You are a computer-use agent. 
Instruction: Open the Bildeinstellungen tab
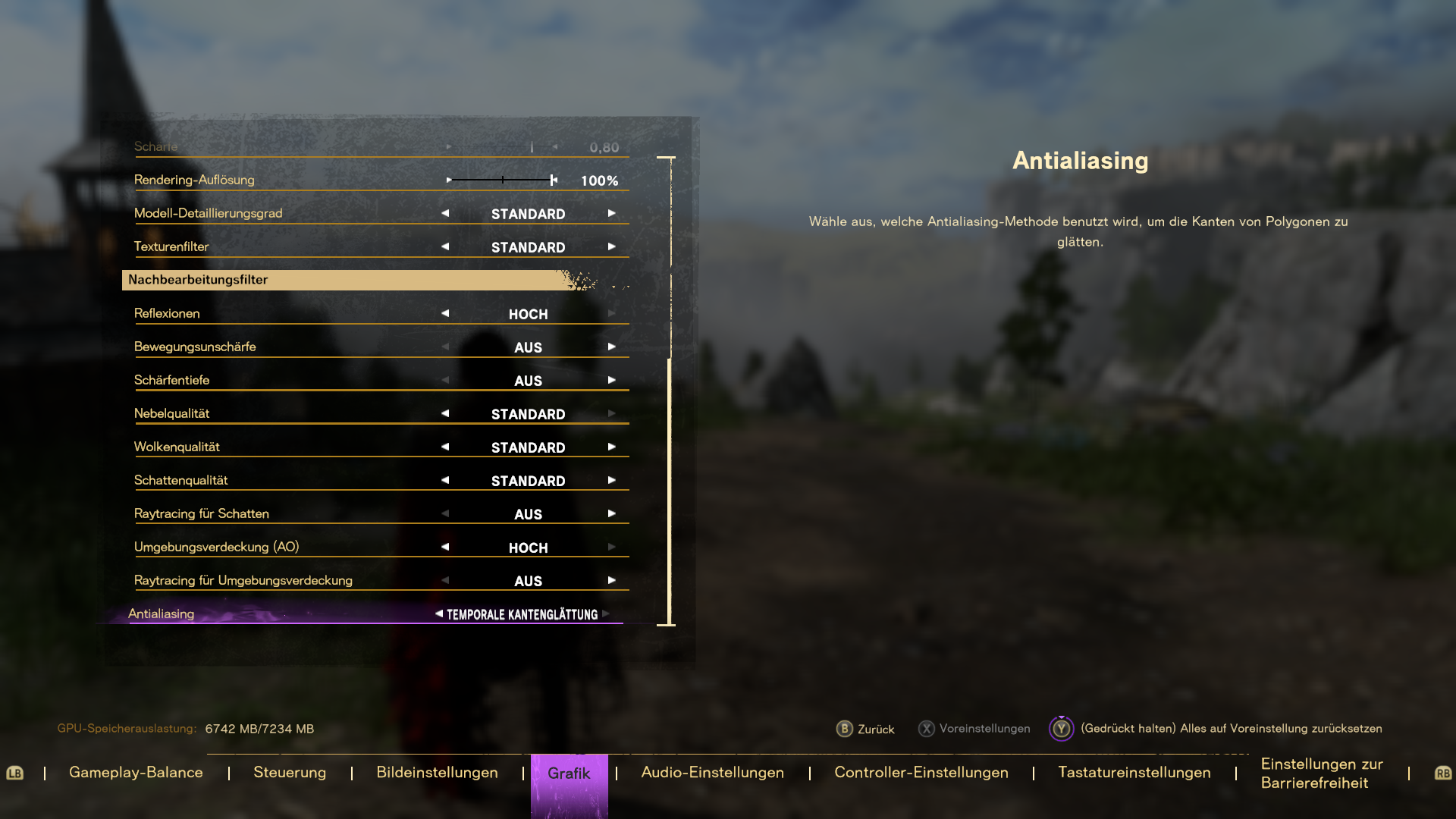(437, 772)
